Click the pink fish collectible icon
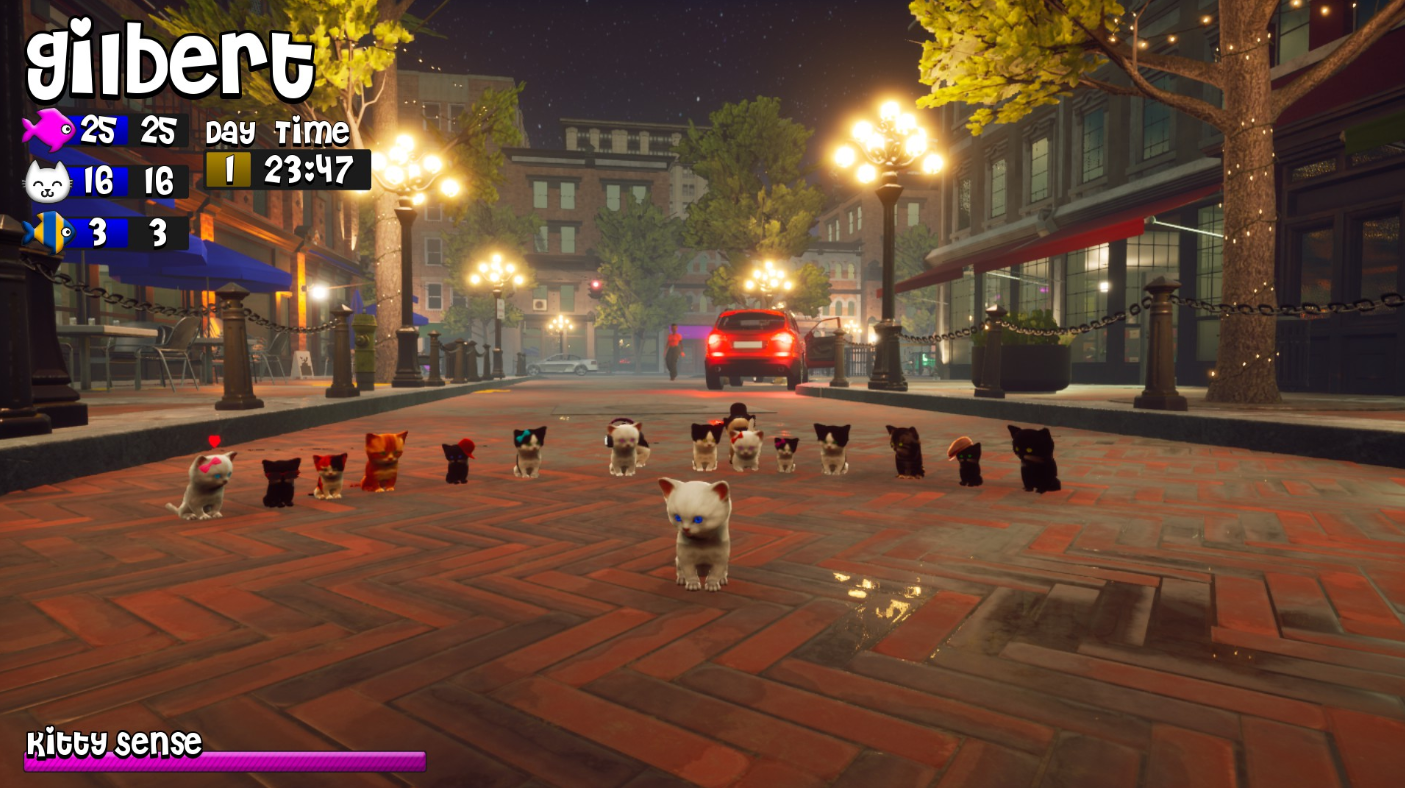 coord(48,130)
